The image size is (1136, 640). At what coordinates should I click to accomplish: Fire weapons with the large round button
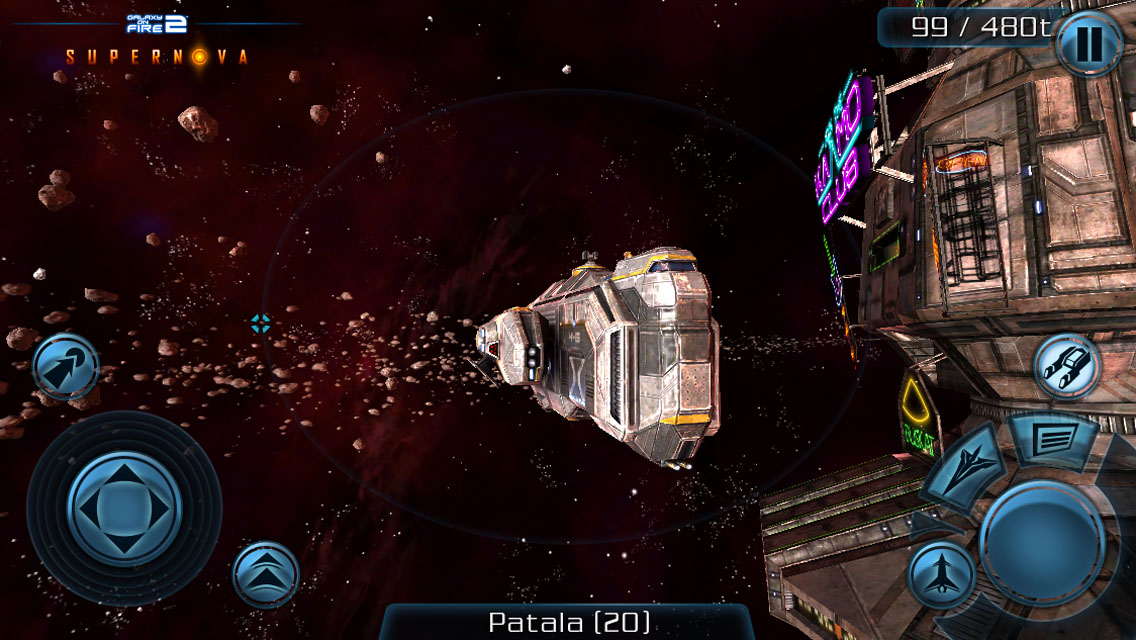1042,542
